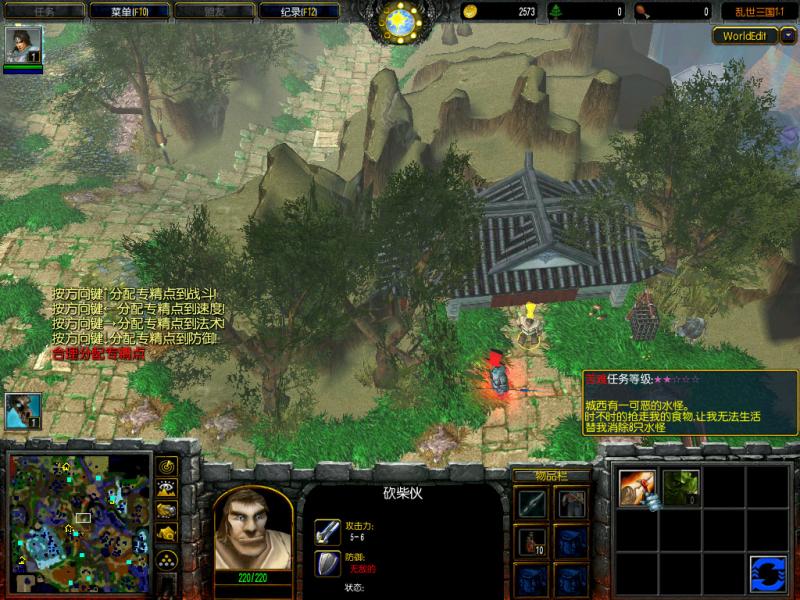
Task: Select the inventory item with count 10
Action: pyautogui.click(x=532, y=542)
